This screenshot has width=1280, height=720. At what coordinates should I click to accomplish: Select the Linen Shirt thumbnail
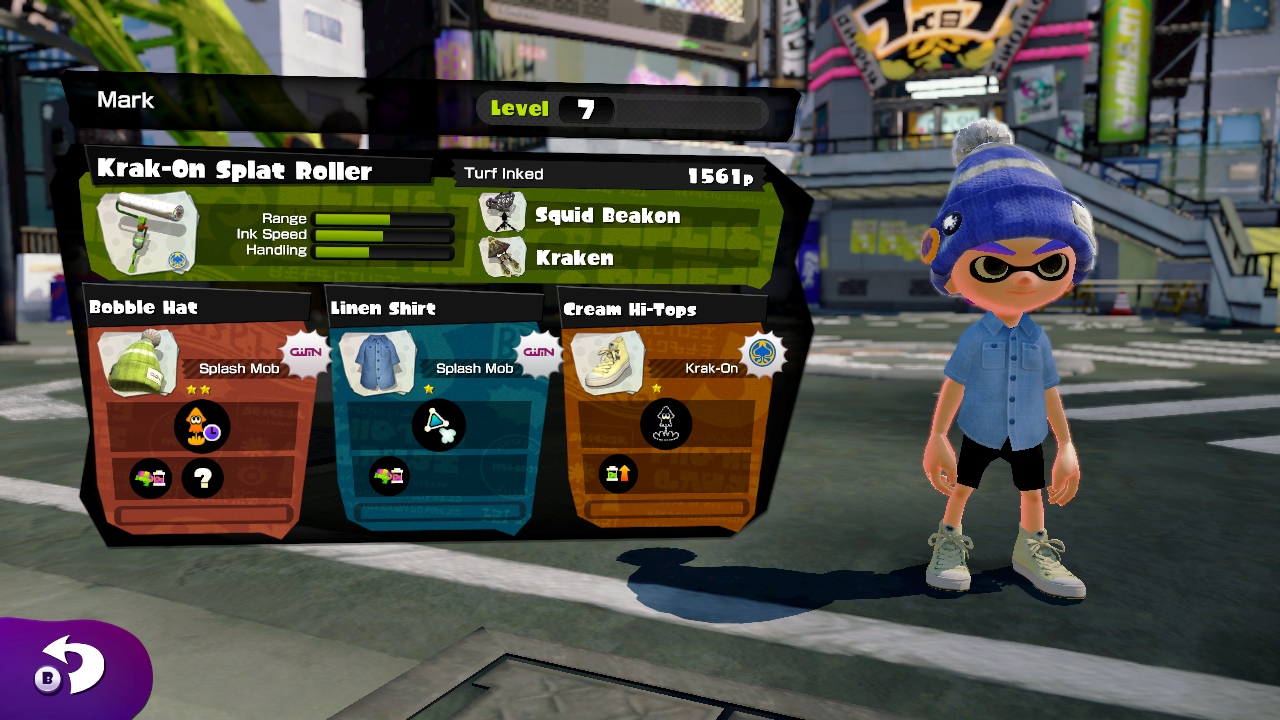coord(376,362)
